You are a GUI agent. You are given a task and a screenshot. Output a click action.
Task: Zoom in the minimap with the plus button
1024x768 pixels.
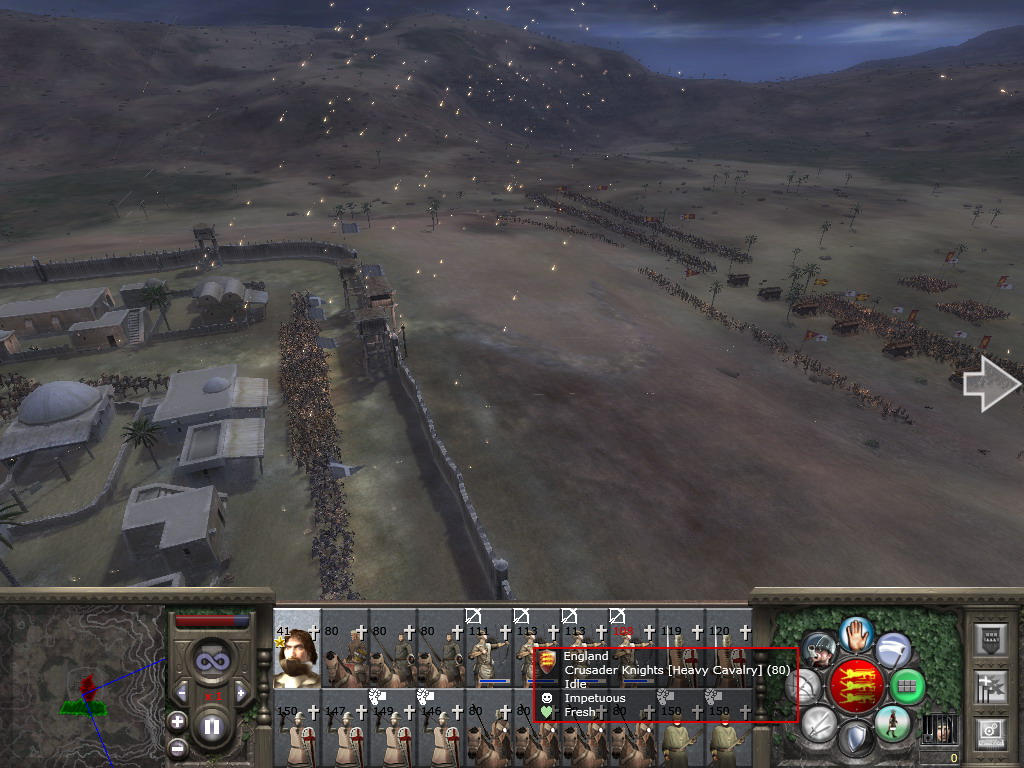[x=177, y=721]
